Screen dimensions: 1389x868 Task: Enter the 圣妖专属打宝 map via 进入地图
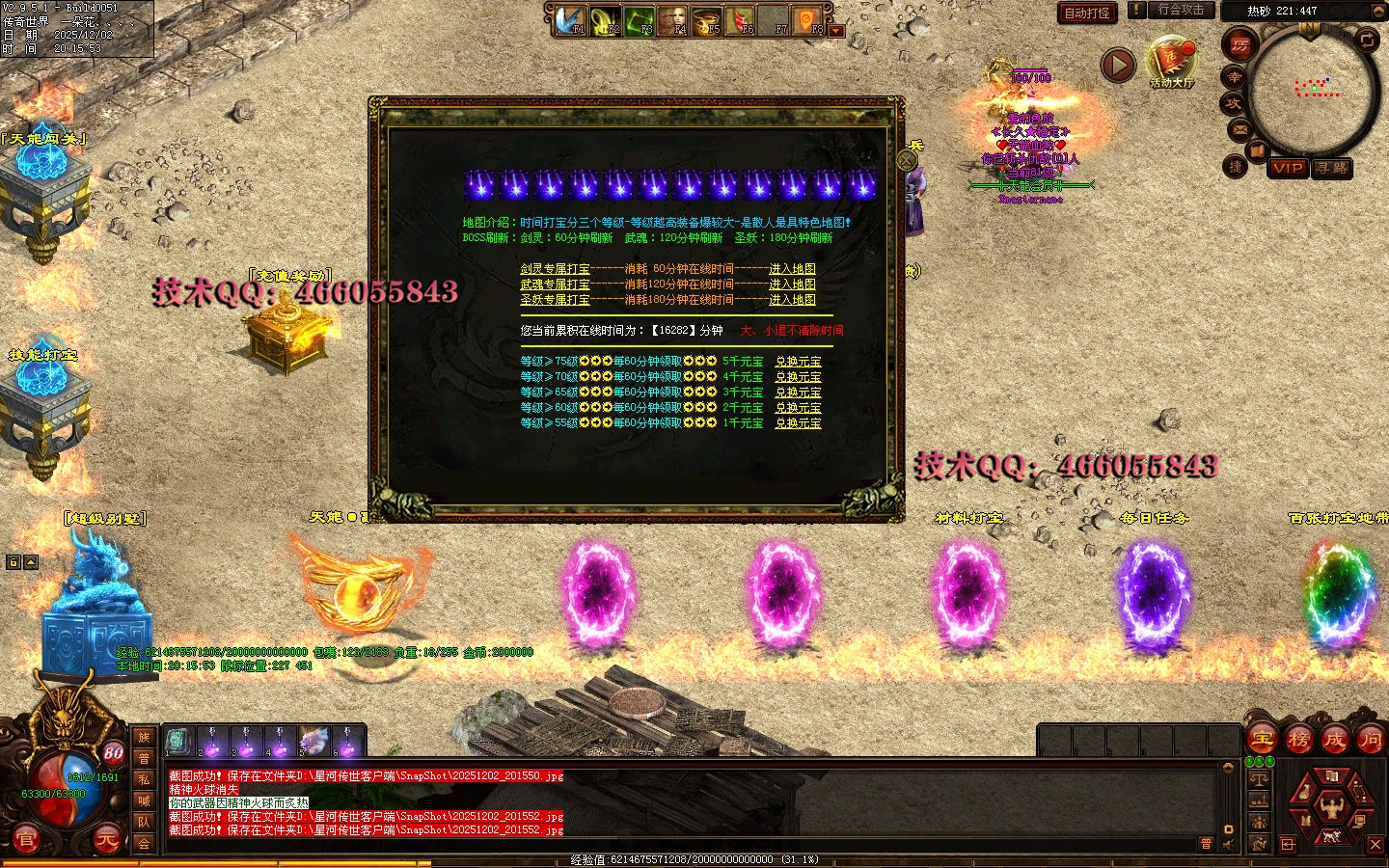click(792, 300)
